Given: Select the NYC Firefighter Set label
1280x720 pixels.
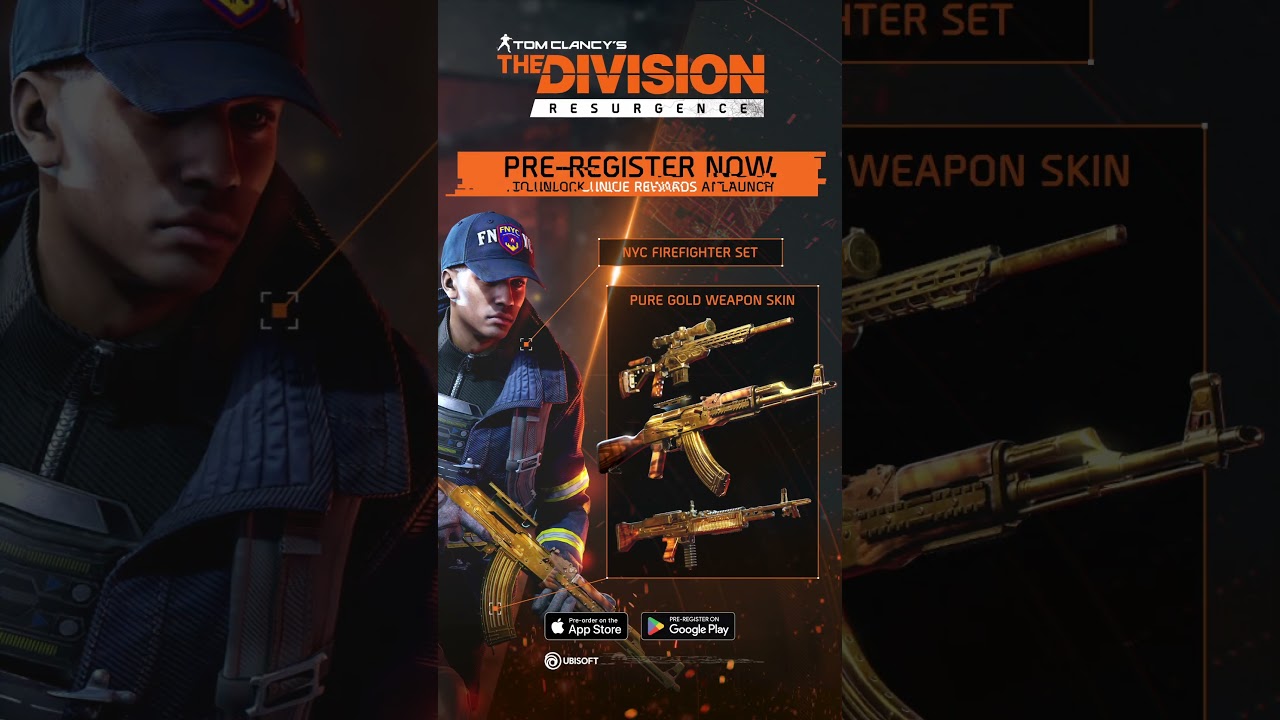Looking at the screenshot, I should pyautogui.click(x=690, y=253).
